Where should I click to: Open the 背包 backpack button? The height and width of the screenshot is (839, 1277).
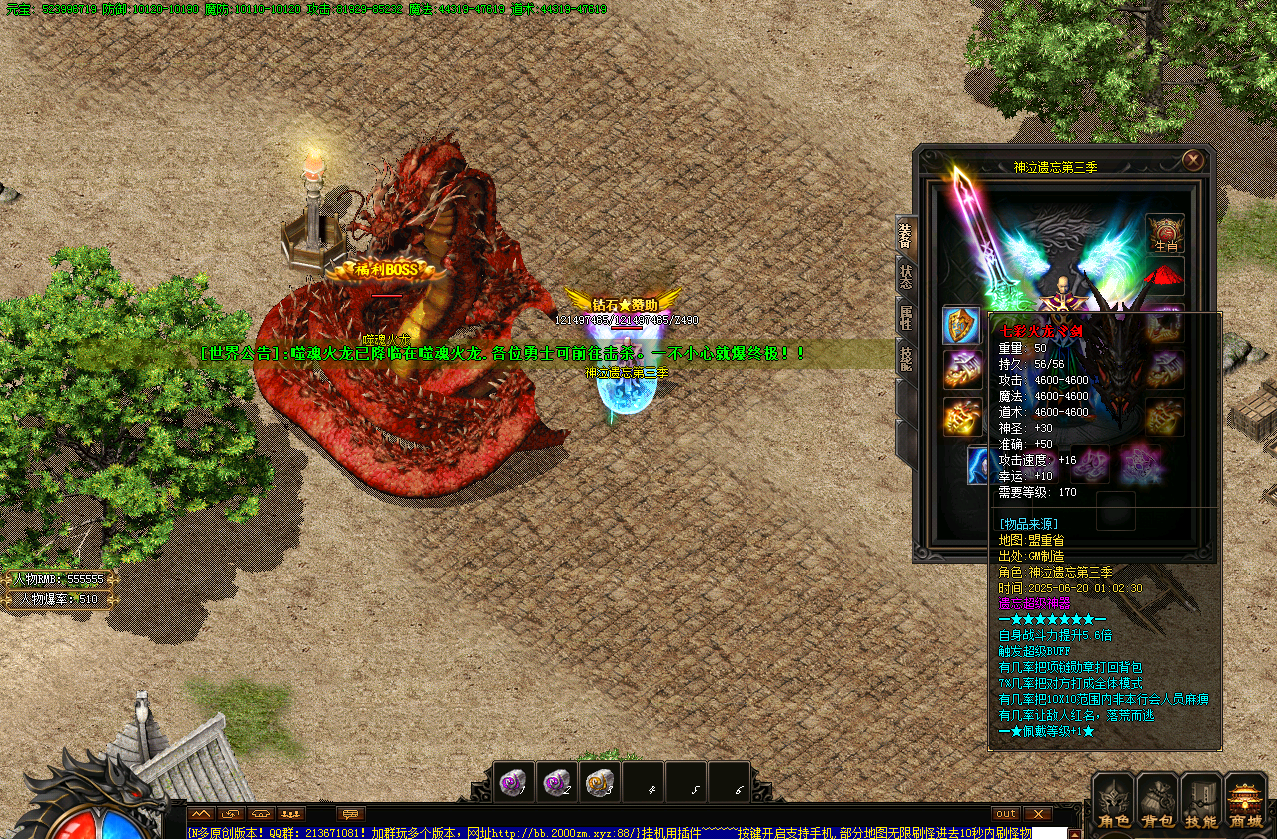1157,802
